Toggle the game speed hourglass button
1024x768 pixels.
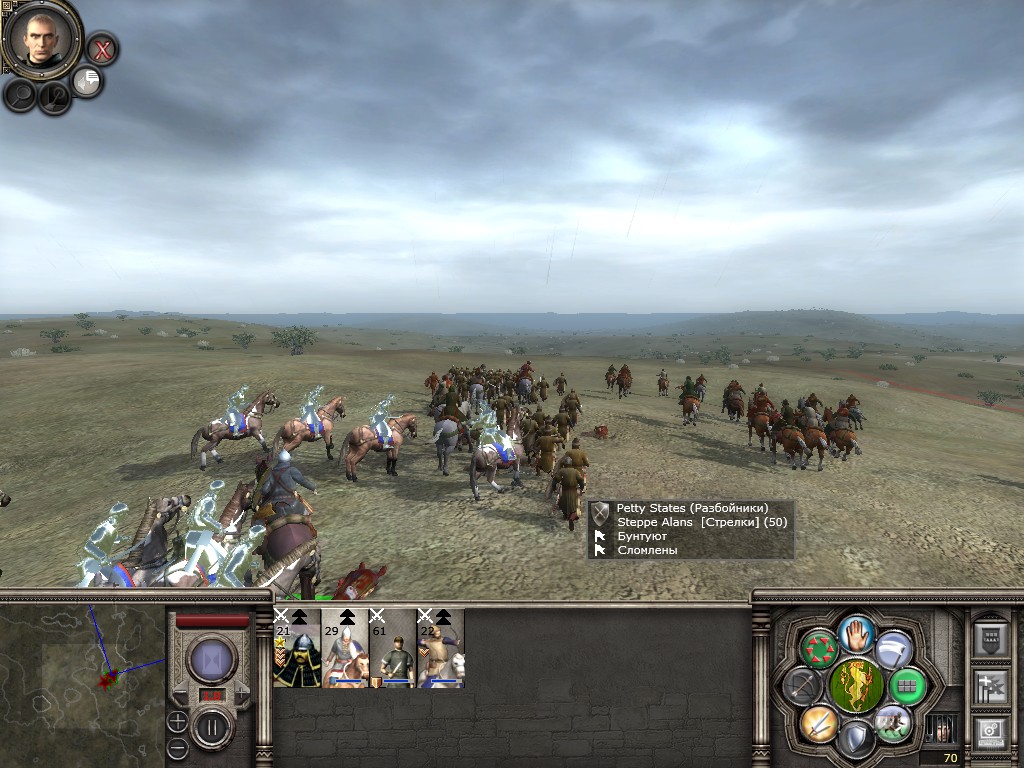tap(212, 660)
